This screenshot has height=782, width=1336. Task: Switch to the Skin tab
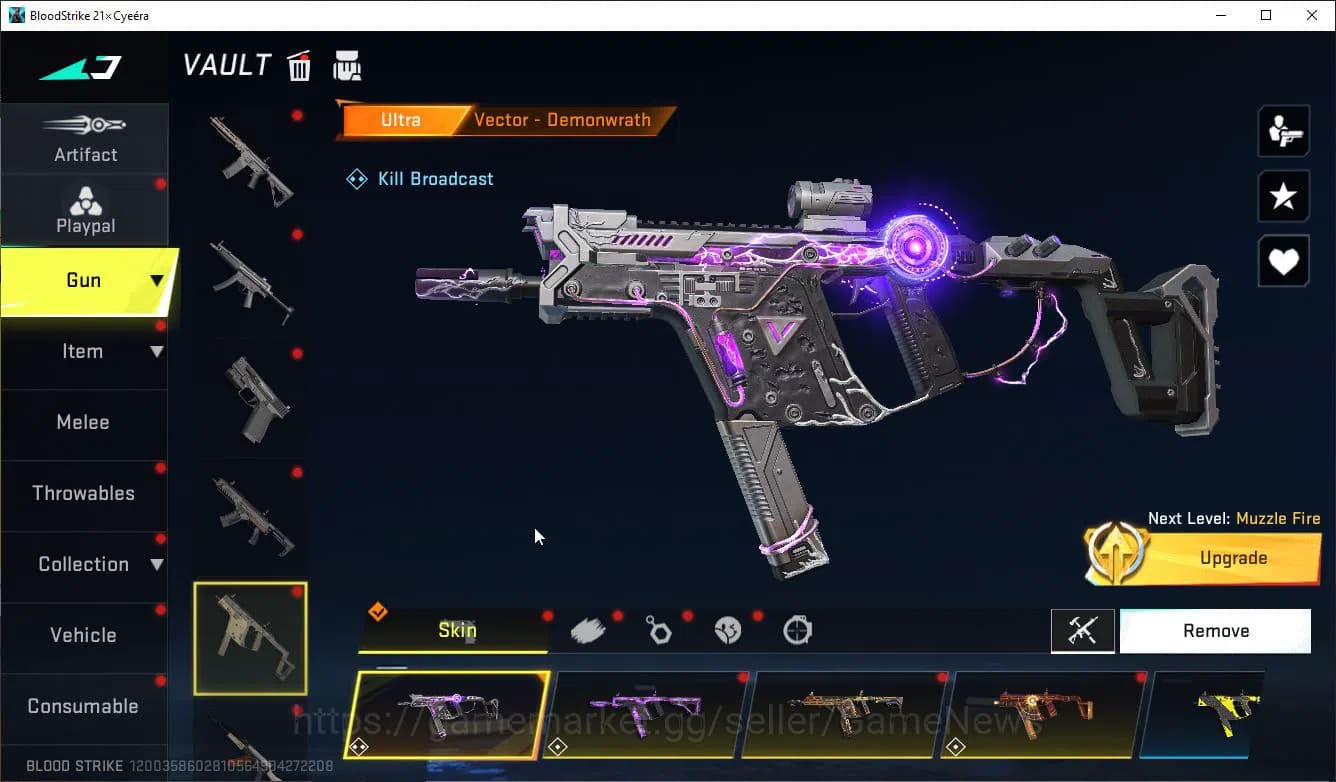[x=456, y=630]
